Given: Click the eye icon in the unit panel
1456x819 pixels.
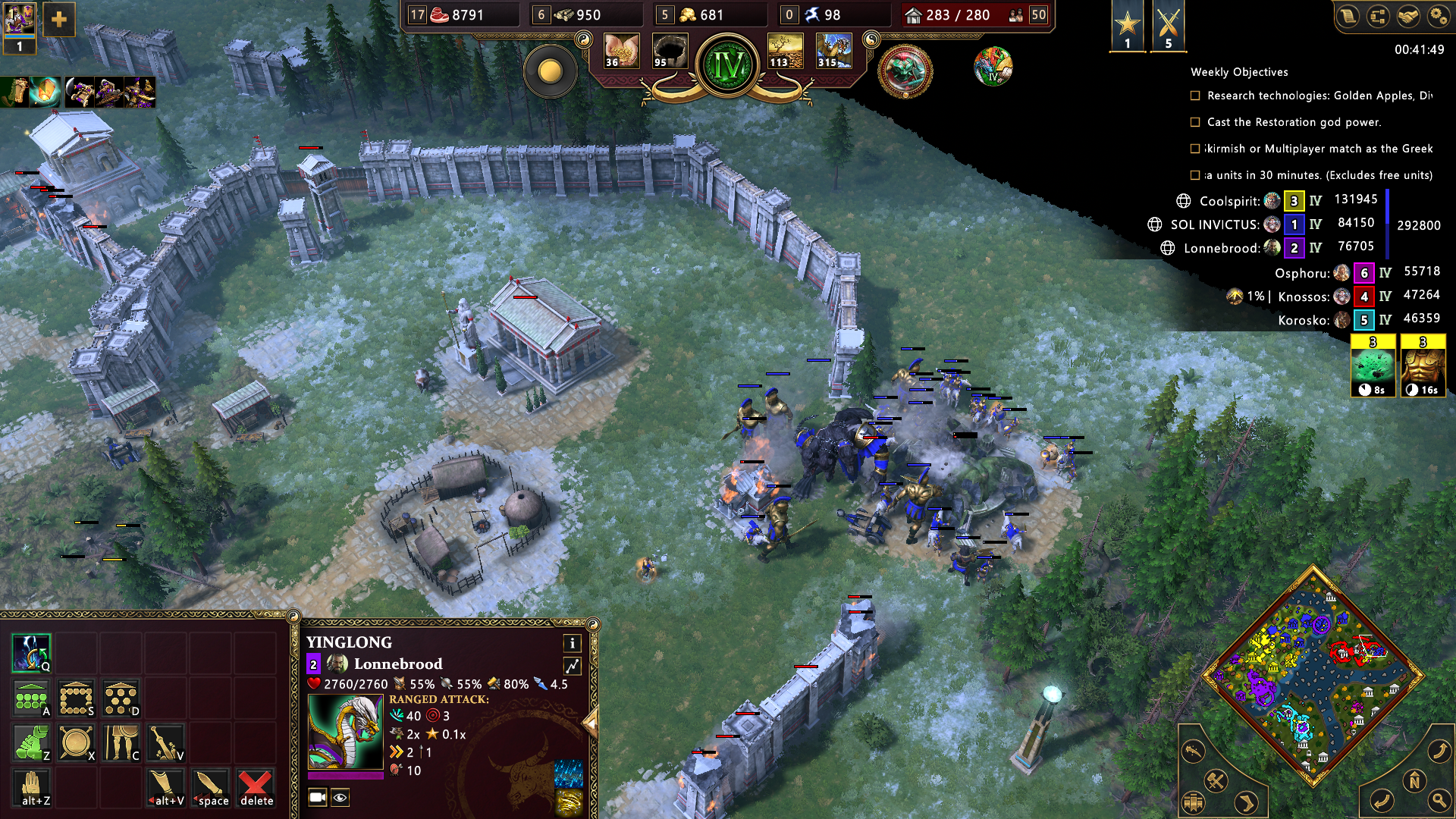Looking at the screenshot, I should click(x=340, y=797).
